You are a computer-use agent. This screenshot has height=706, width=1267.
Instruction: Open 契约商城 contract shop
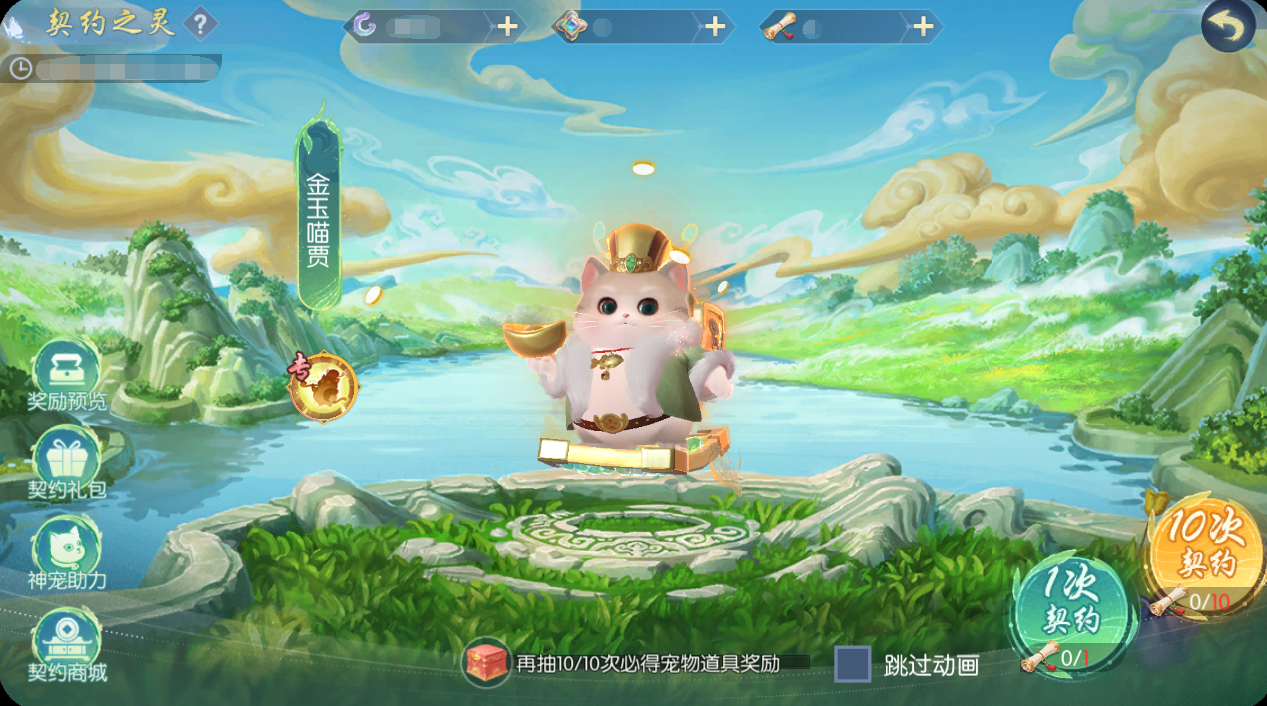(x=66, y=643)
